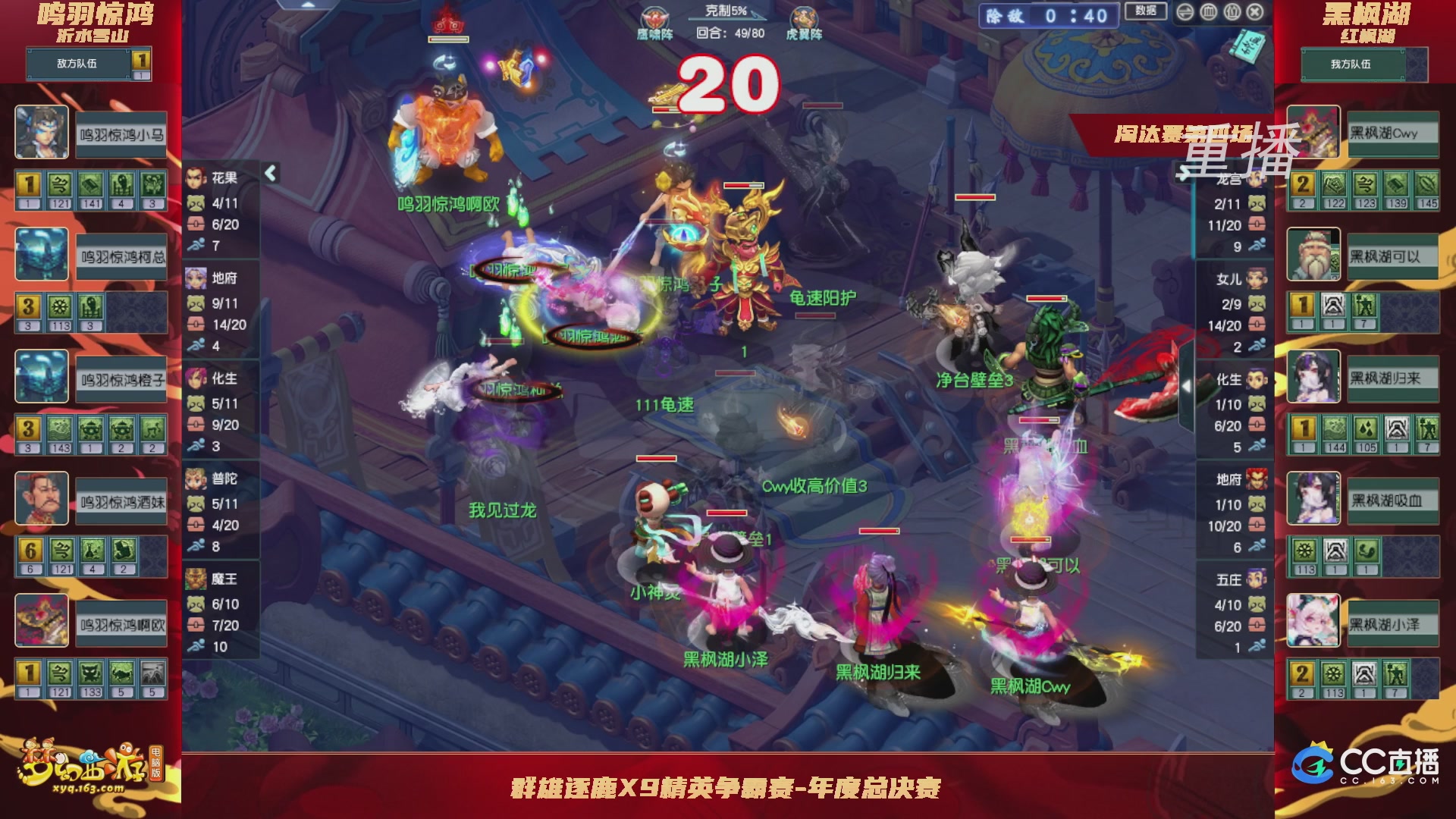Toggle the circular column icon next to 数据

coord(1209,11)
